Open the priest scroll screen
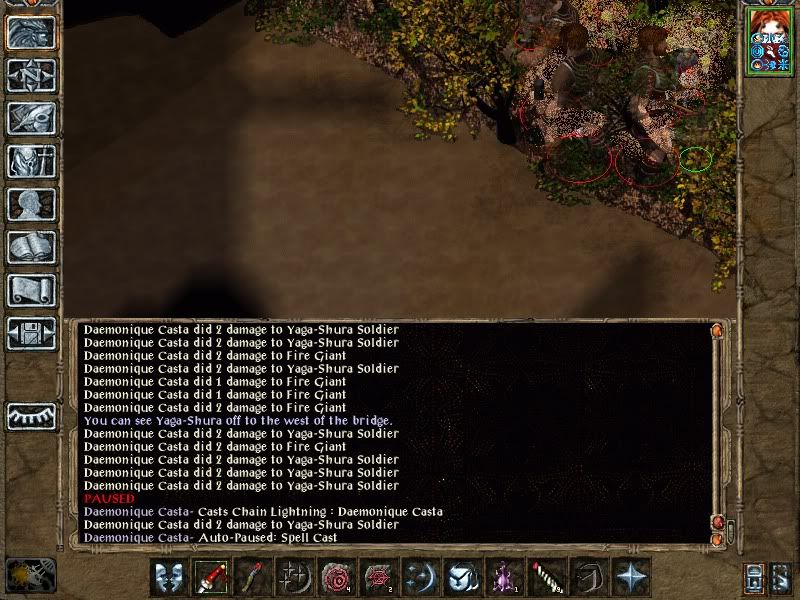The height and width of the screenshot is (600, 800). (30, 291)
